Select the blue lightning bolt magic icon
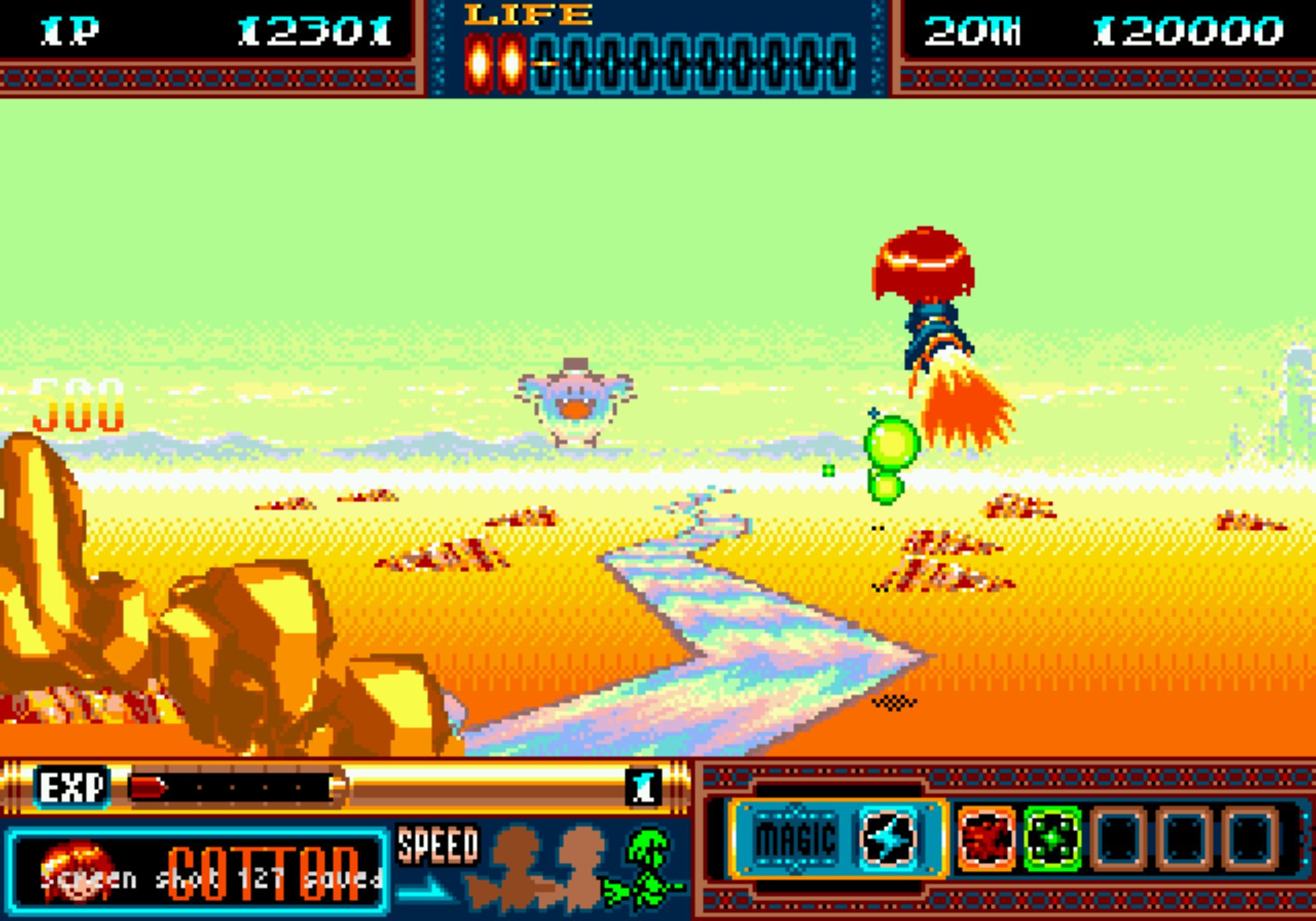This screenshot has width=1316, height=921. 888,838
